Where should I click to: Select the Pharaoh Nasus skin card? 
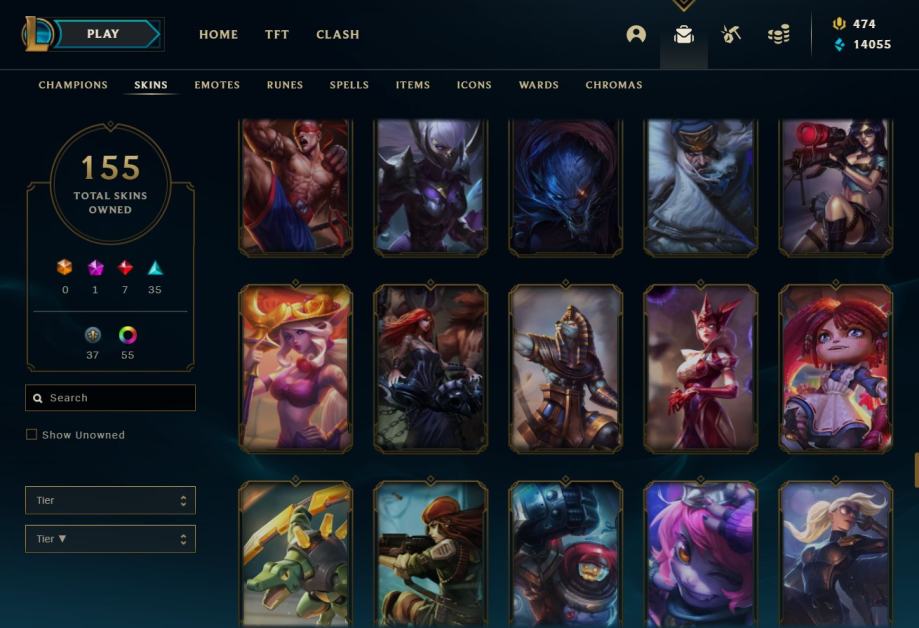tap(565, 368)
